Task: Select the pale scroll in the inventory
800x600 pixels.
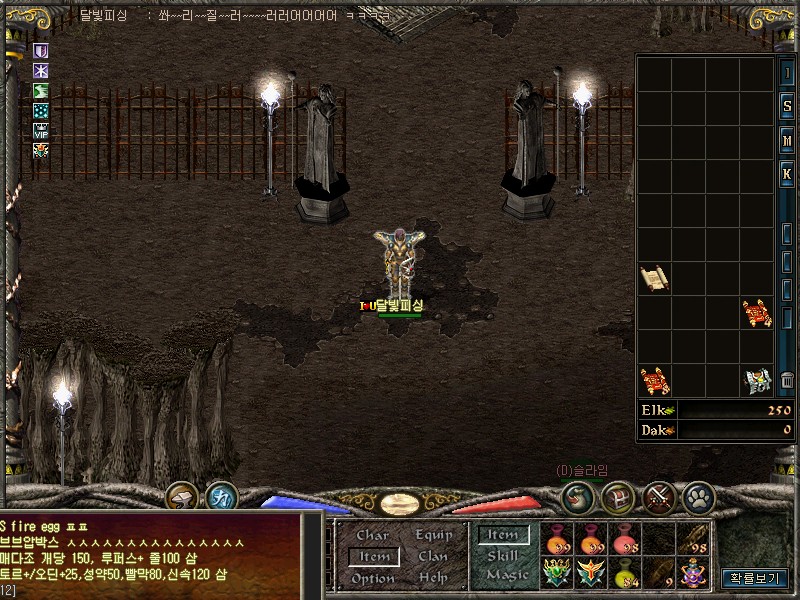Action: pyautogui.click(x=654, y=277)
